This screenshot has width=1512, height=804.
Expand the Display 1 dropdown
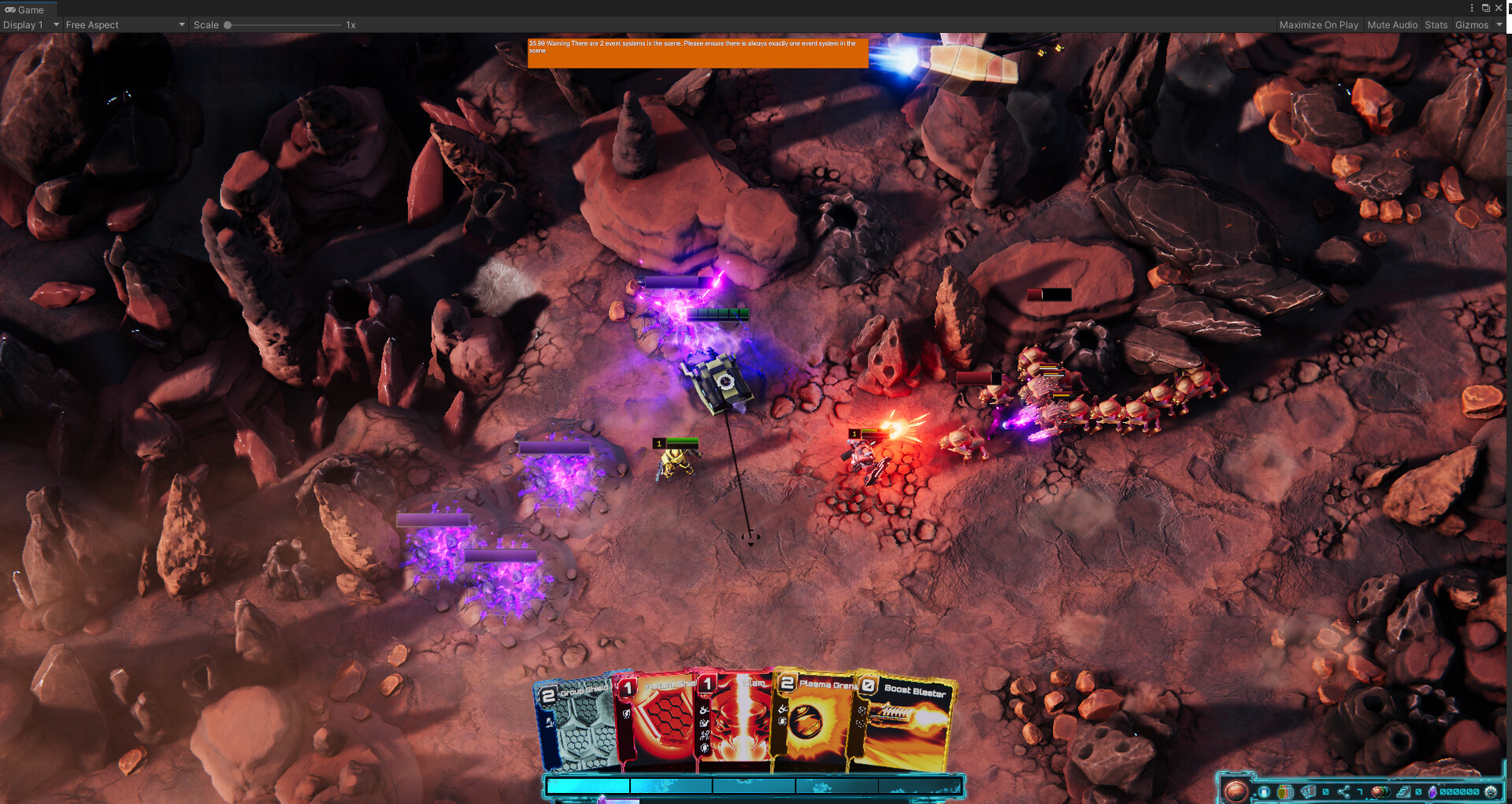(30, 24)
